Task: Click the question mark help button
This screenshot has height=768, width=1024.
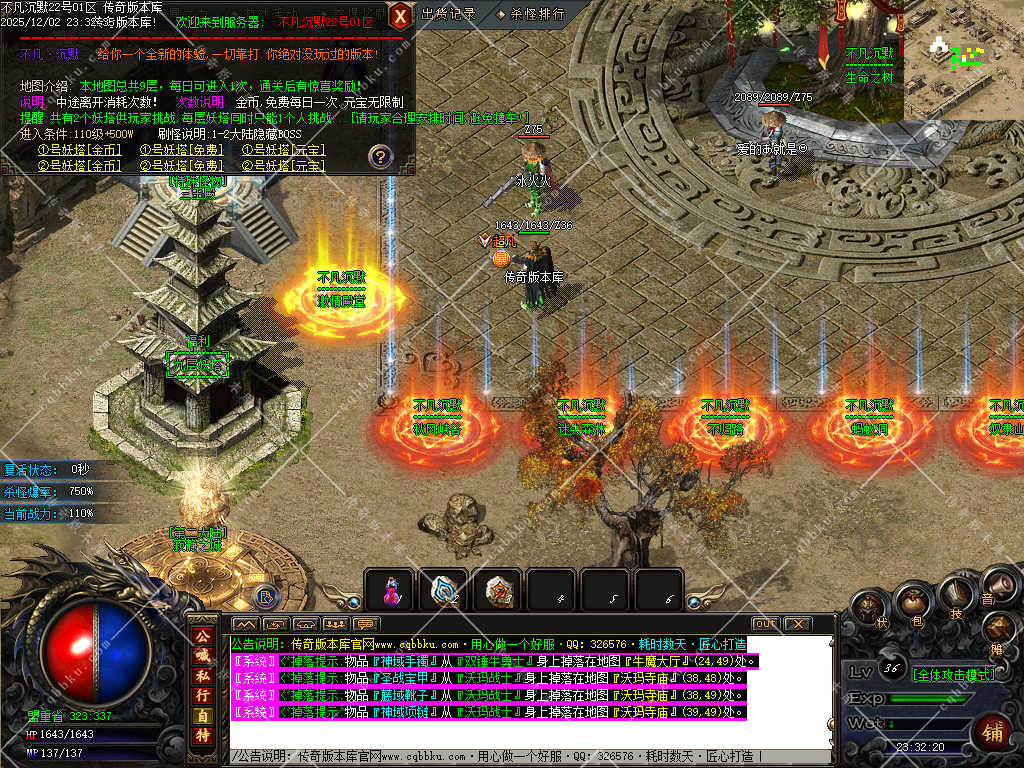Action: [379, 156]
